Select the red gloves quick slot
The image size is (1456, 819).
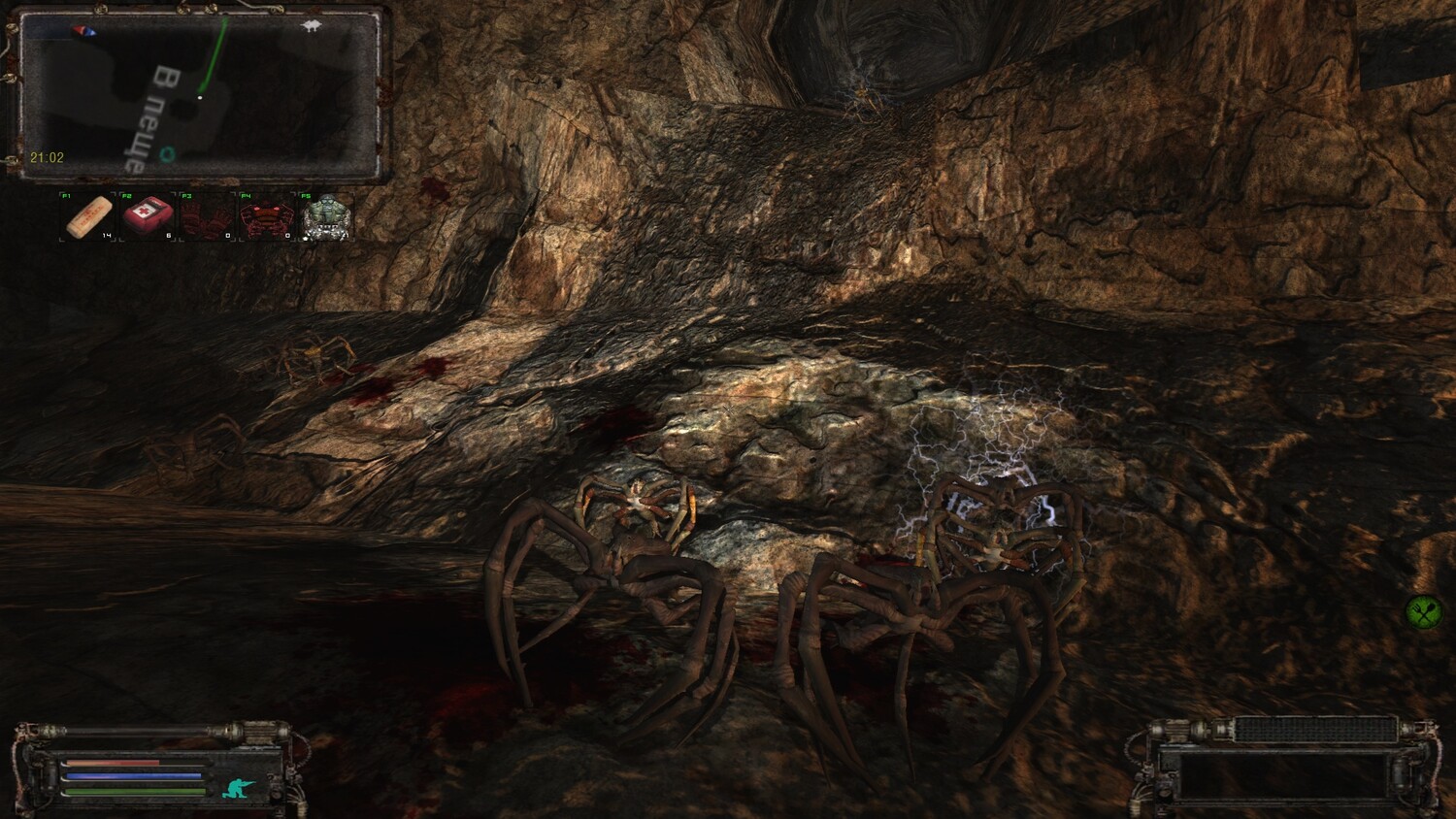point(207,216)
